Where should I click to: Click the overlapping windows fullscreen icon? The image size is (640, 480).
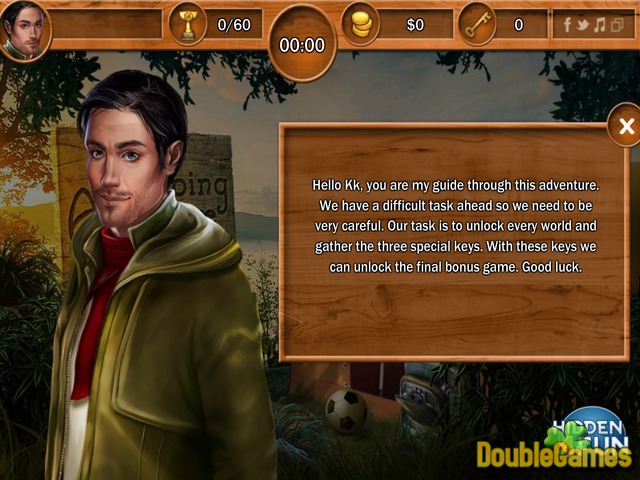(x=616, y=24)
